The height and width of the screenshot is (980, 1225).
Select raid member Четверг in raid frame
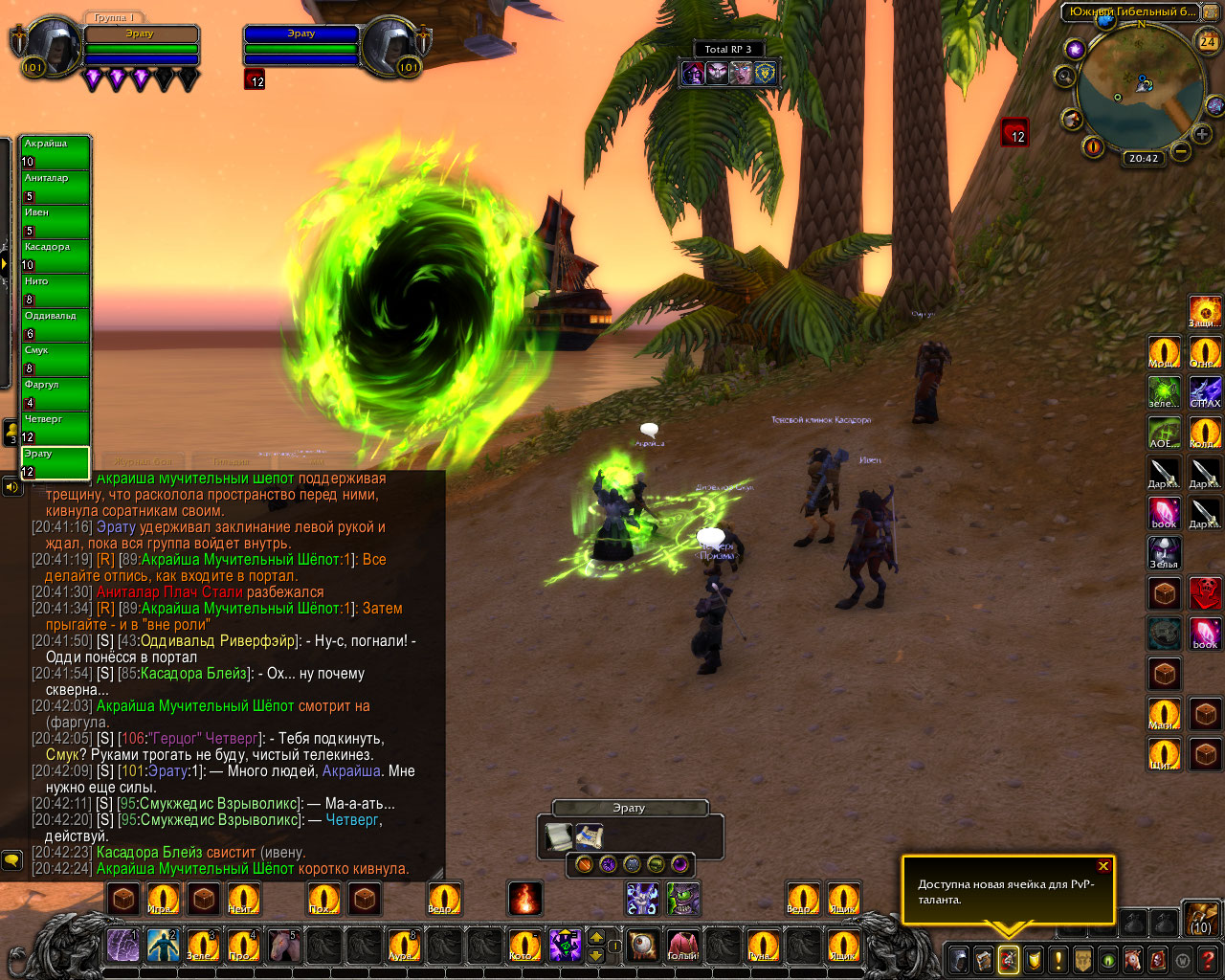click(56, 428)
